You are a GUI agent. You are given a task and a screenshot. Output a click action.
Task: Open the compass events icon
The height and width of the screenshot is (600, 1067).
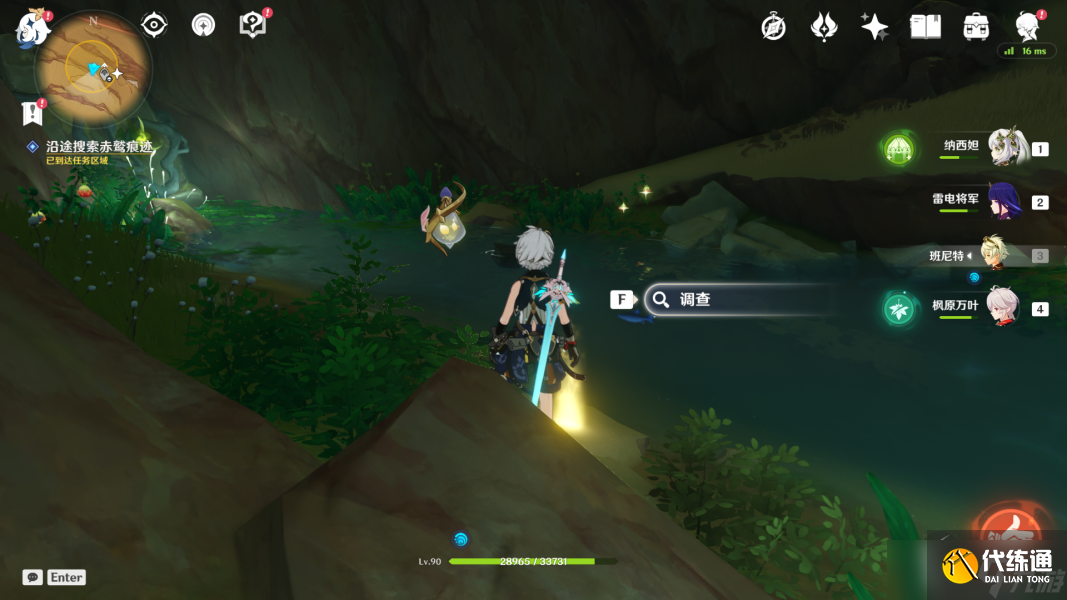tap(773, 27)
